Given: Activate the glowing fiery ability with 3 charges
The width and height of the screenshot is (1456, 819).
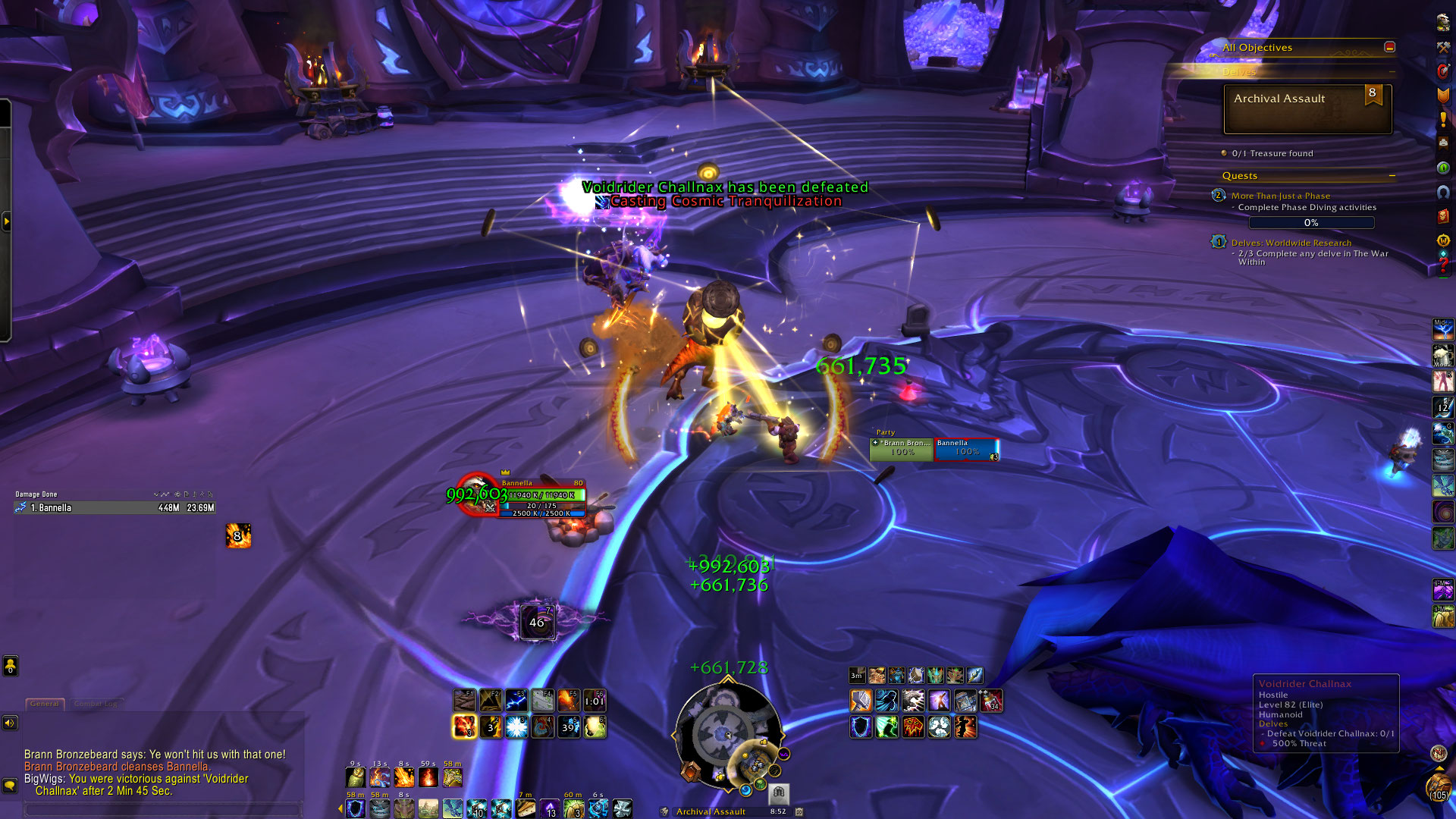Looking at the screenshot, I should [464, 727].
